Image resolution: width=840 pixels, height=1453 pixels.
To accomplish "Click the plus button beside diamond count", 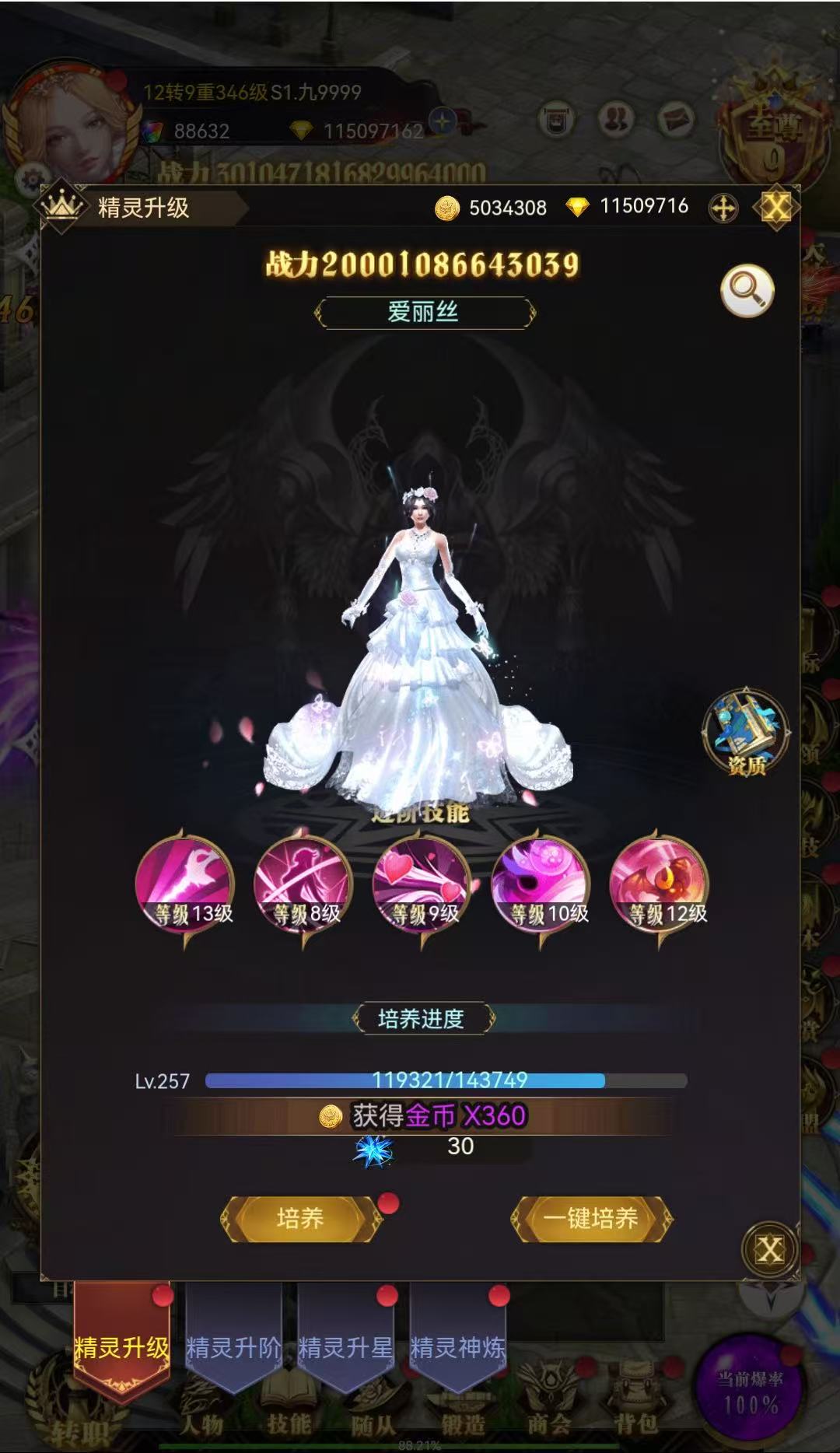I will [x=723, y=208].
